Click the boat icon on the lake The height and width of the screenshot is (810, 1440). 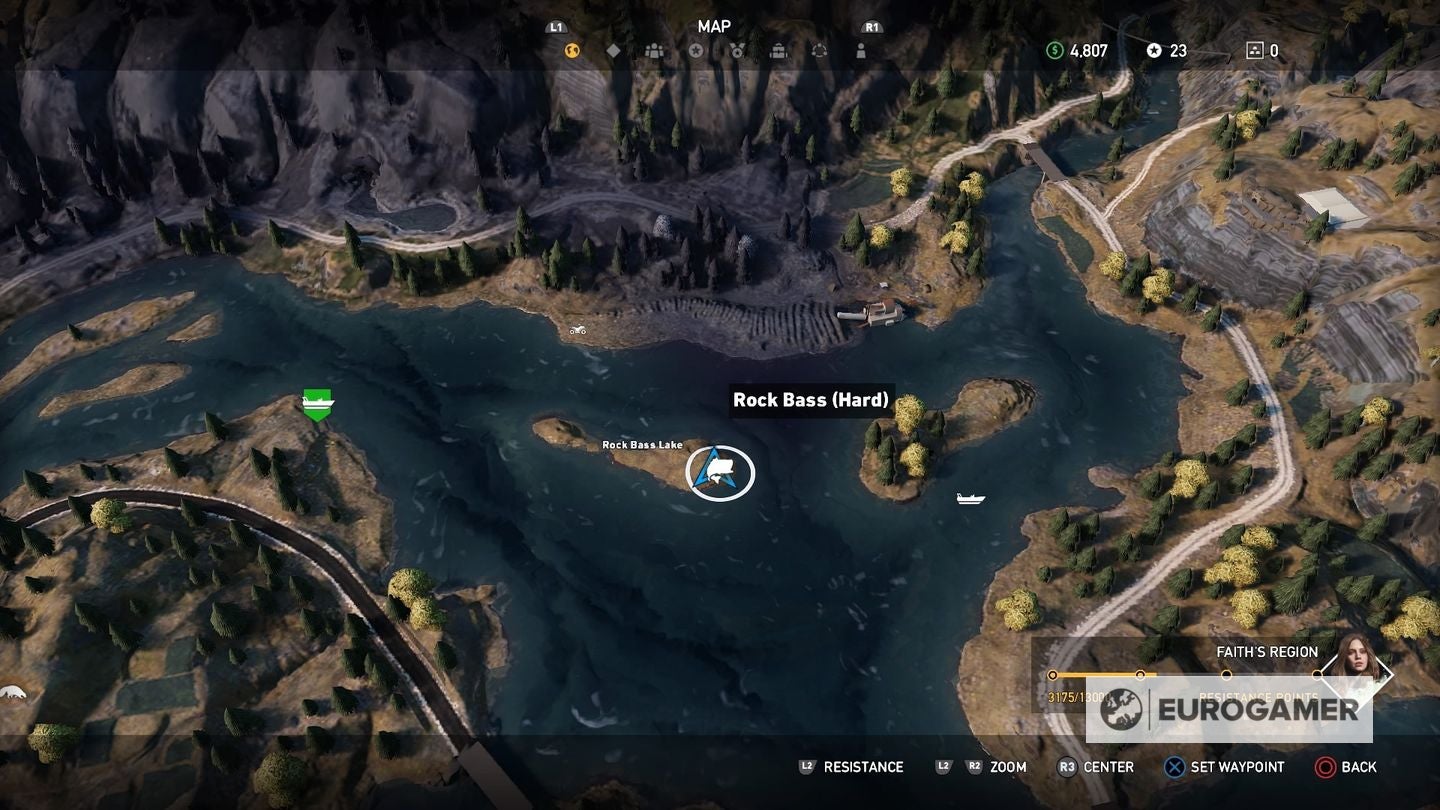click(970, 496)
